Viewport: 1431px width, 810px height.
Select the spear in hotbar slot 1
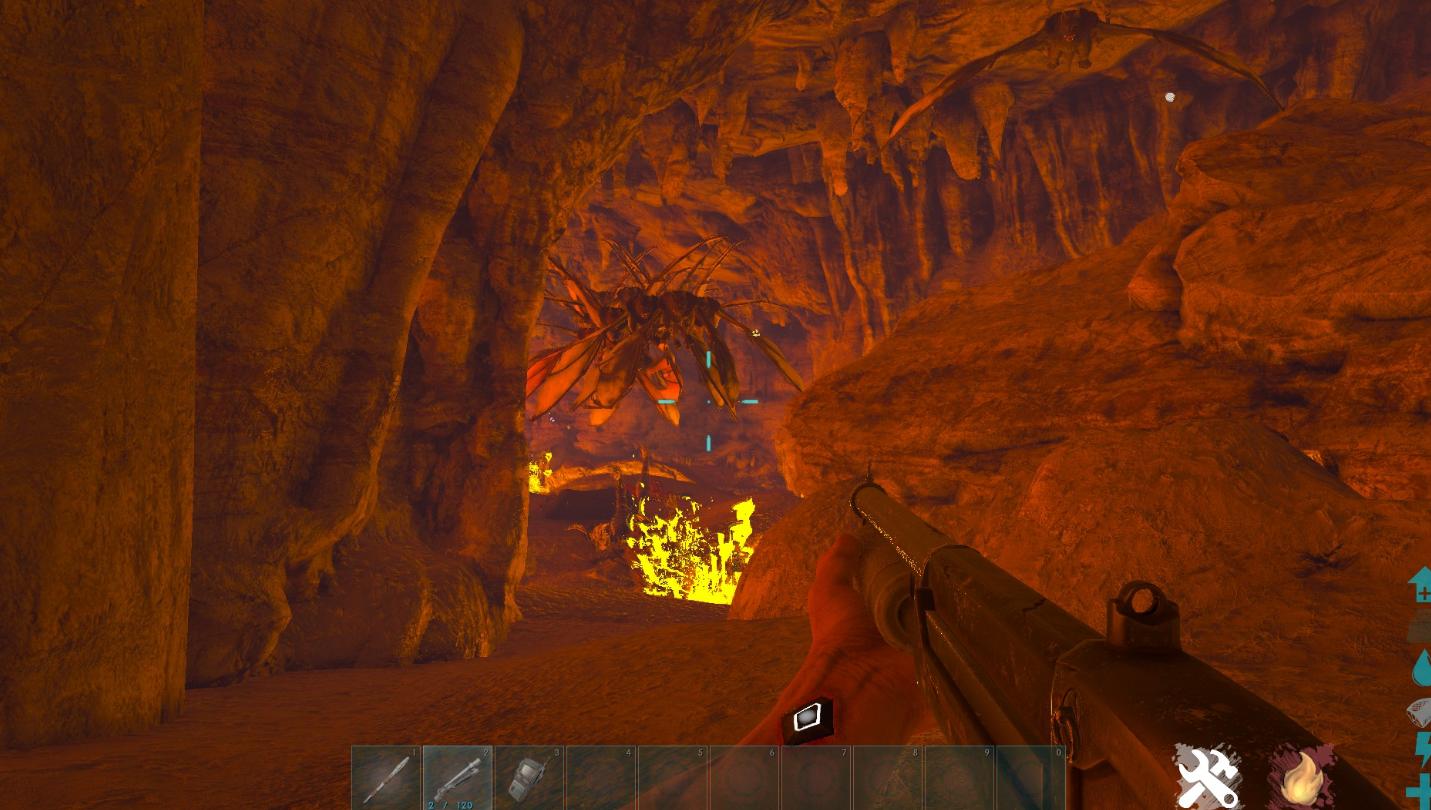[386, 779]
